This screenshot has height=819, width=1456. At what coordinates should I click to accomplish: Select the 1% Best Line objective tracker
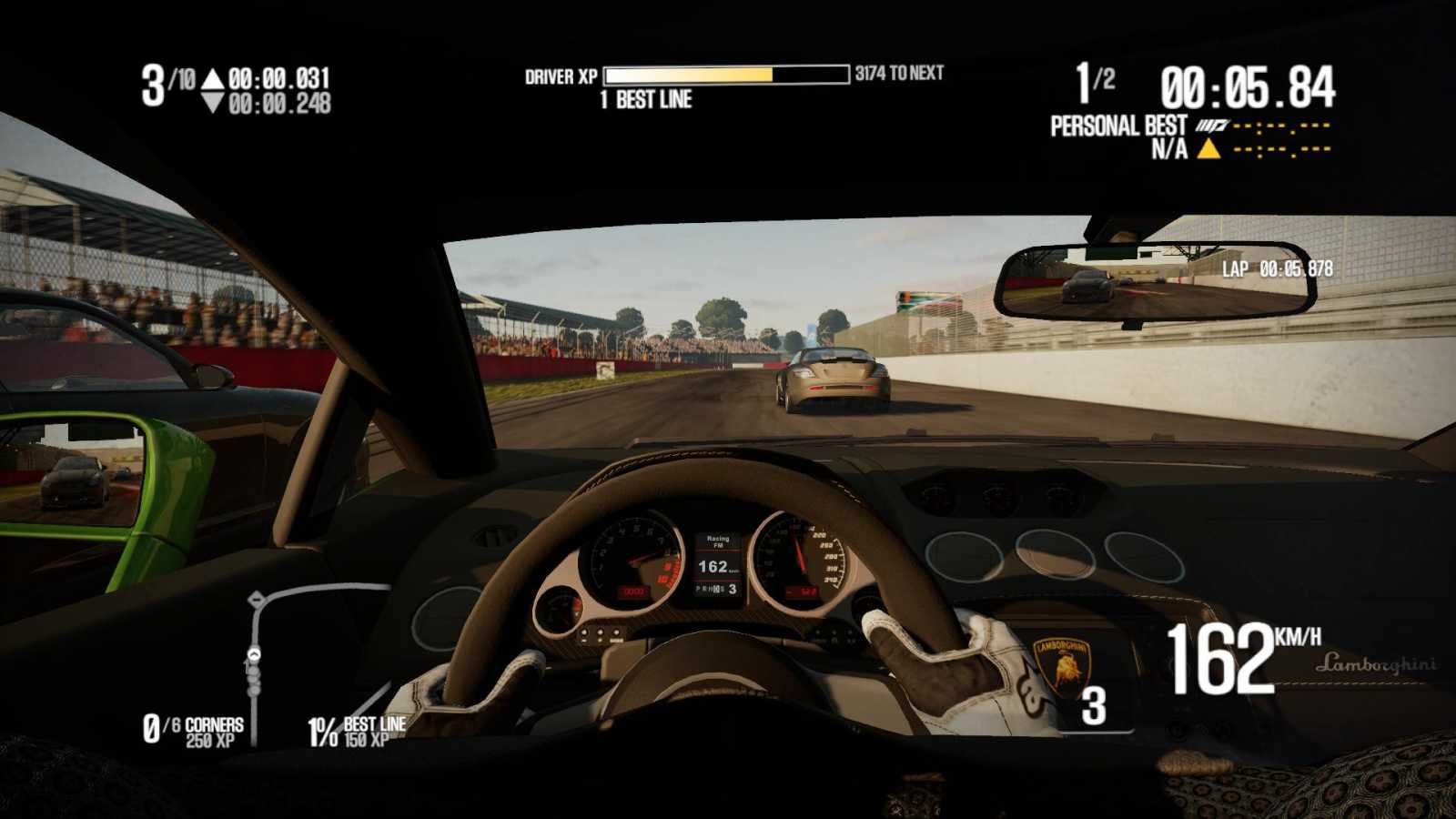pyautogui.click(x=357, y=731)
